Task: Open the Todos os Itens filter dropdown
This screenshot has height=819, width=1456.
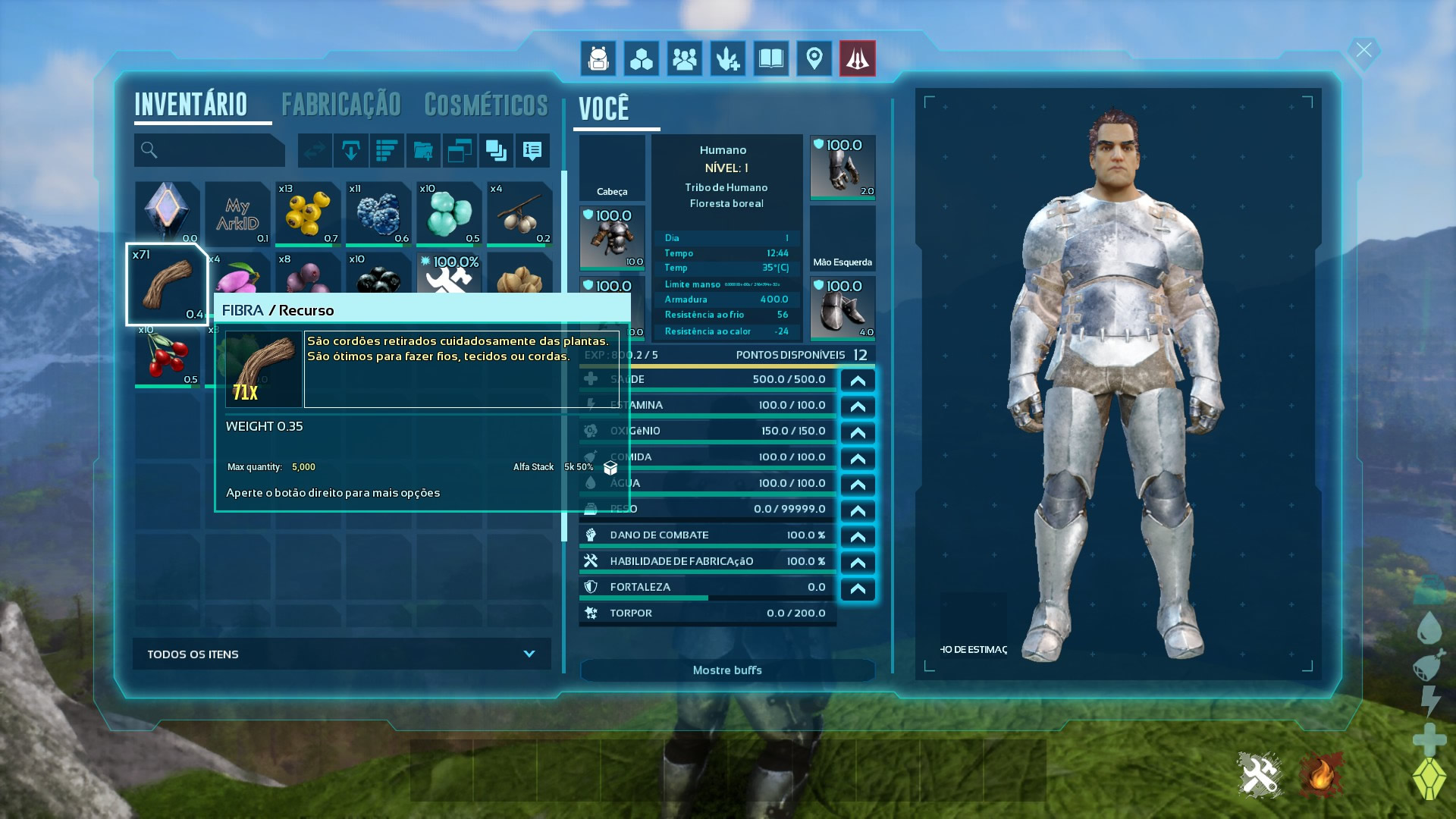Action: 341,654
